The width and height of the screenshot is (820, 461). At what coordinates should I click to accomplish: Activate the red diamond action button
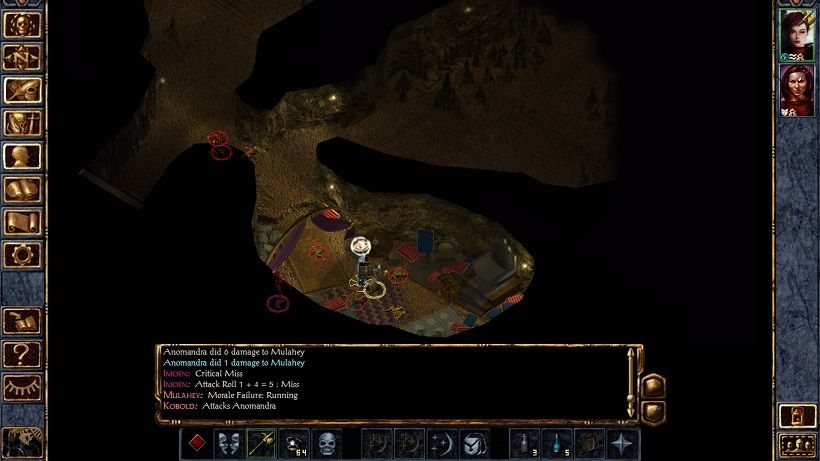[197, 444]
